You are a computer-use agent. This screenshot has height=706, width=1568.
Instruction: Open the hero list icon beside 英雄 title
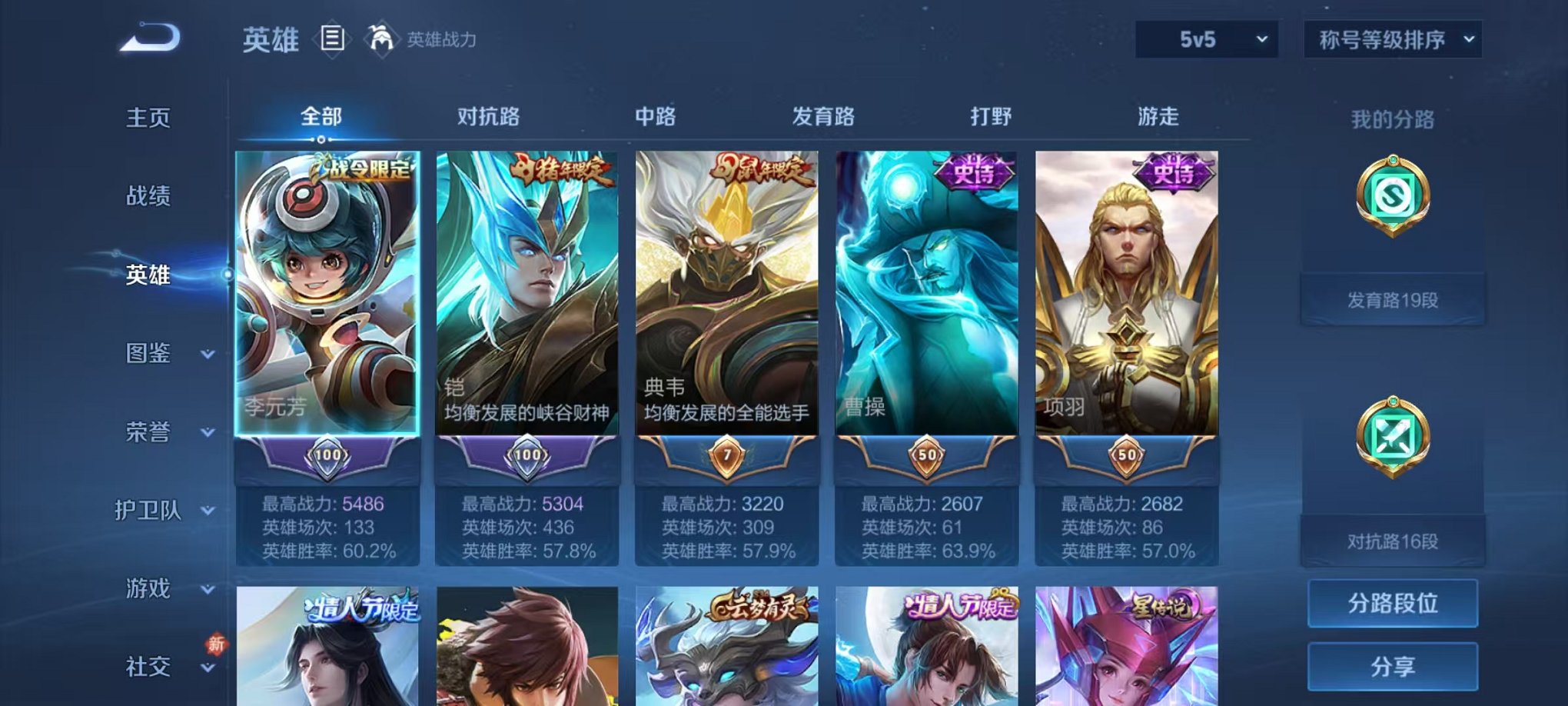(332, 39)
